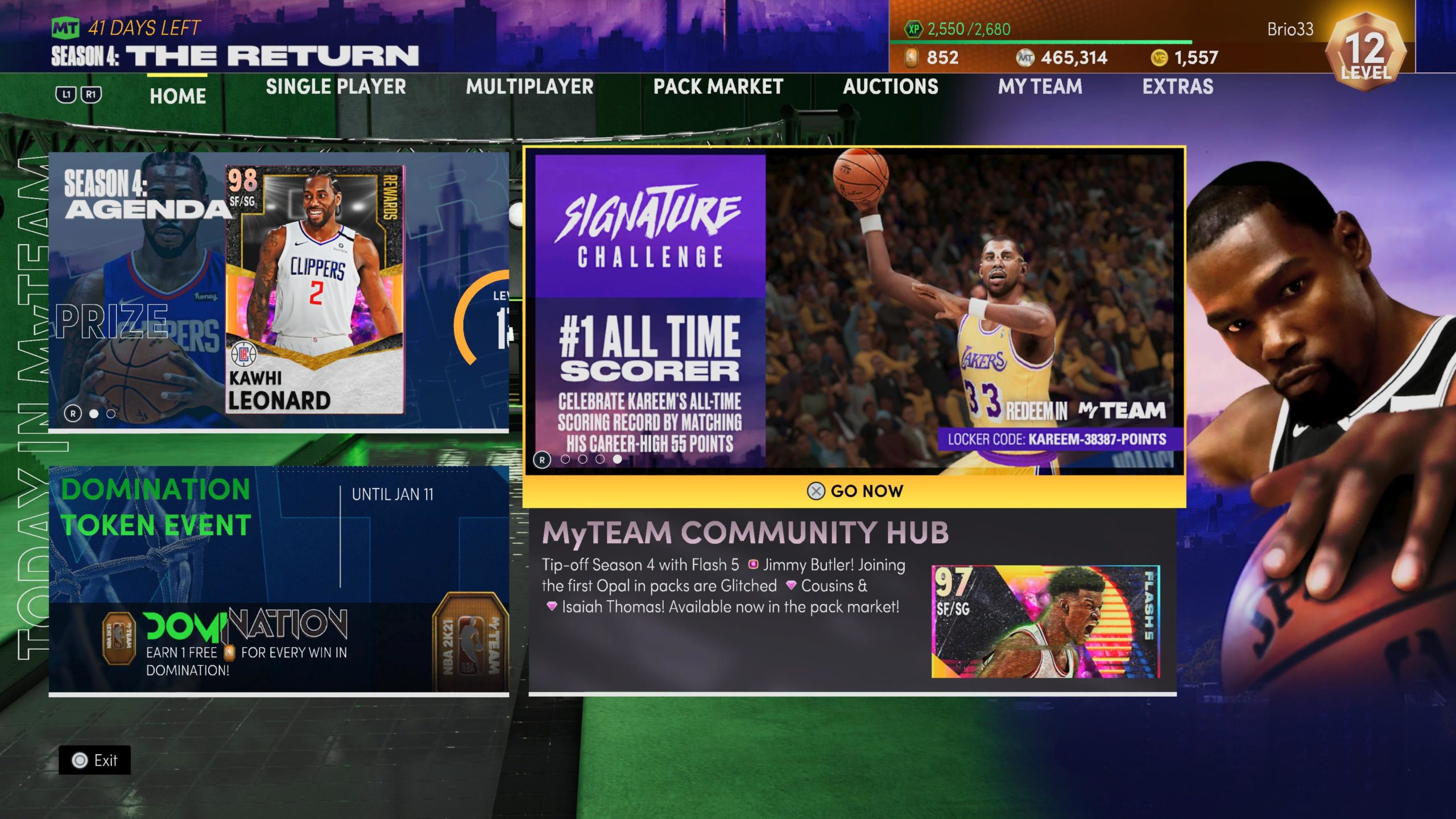Viewport: 1456px width, 819px height.
Task: Open the Level 12 season badge
Action: 1366,52
